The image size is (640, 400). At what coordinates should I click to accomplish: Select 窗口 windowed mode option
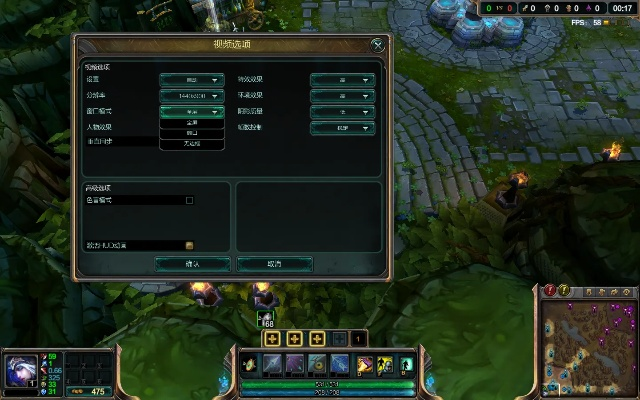(x=191, y=133)
